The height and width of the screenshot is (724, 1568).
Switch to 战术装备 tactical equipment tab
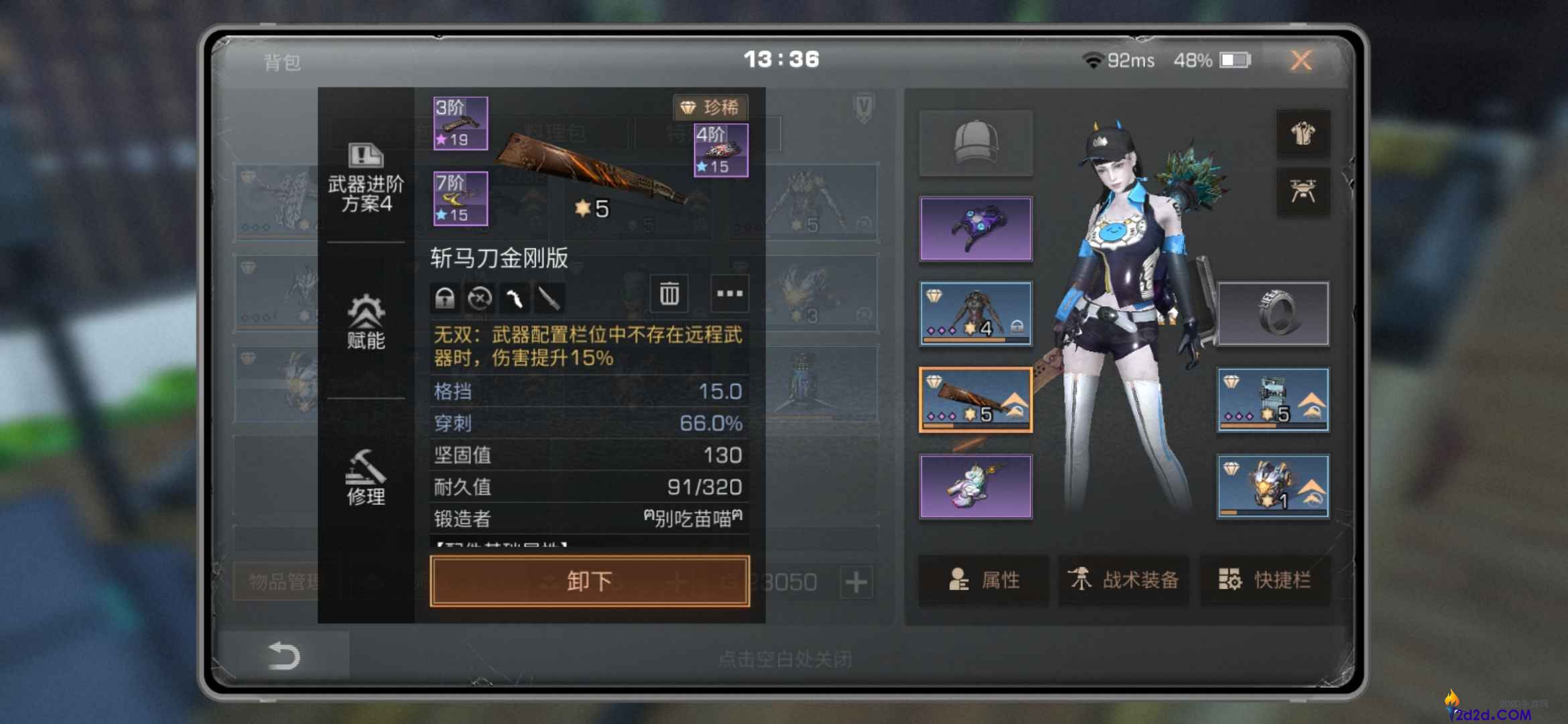click(x=1123, y=582)
